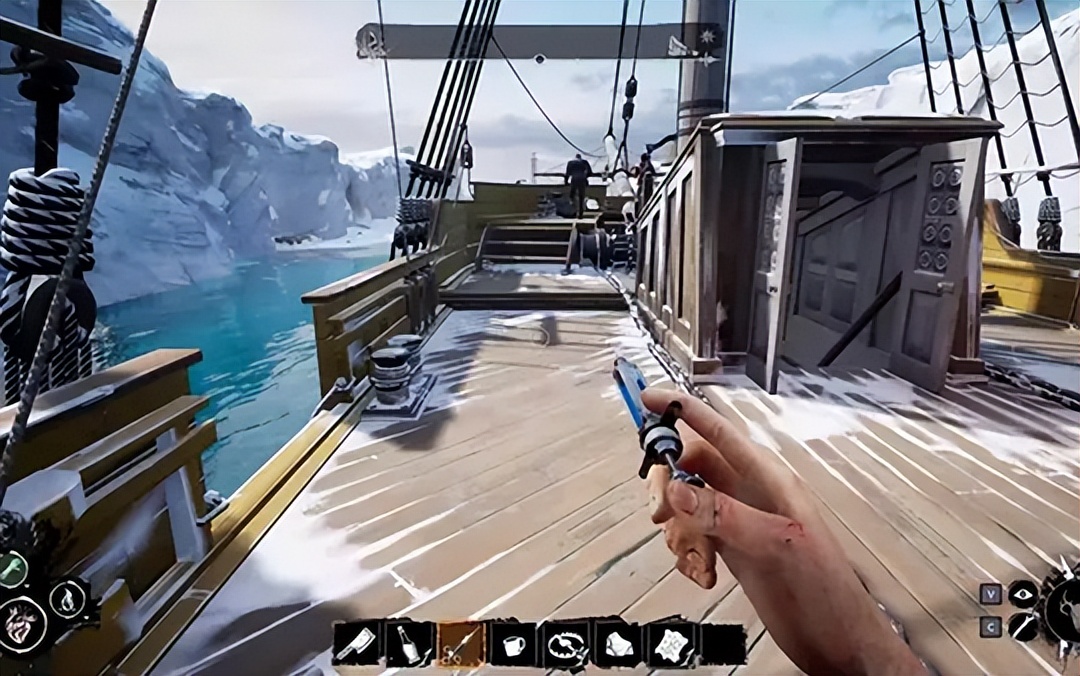This screenshot has width=1080, height=676.
Task: Select the mug in the hotbar
Action: pyautogui.click(x=513, y=645)
